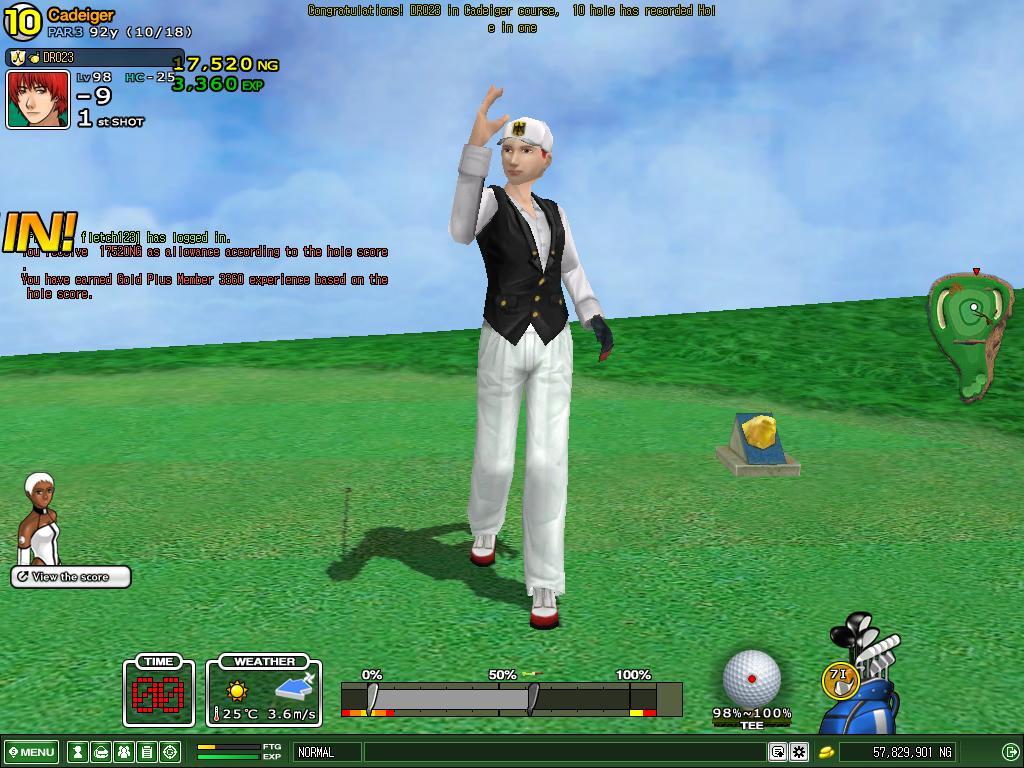Toggle the chat window icon

(777, 752)
